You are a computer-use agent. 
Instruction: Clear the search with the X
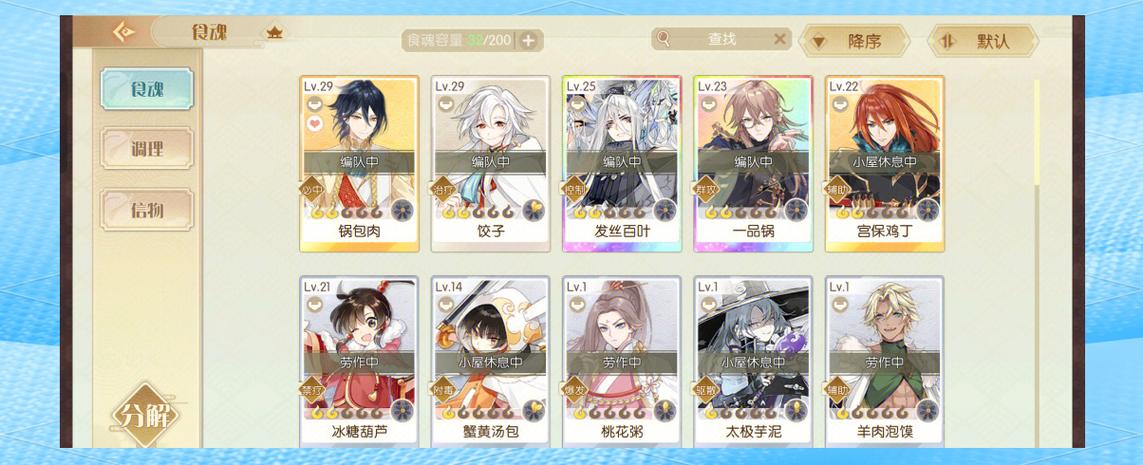pyautogui.click(x=779, y=39)
